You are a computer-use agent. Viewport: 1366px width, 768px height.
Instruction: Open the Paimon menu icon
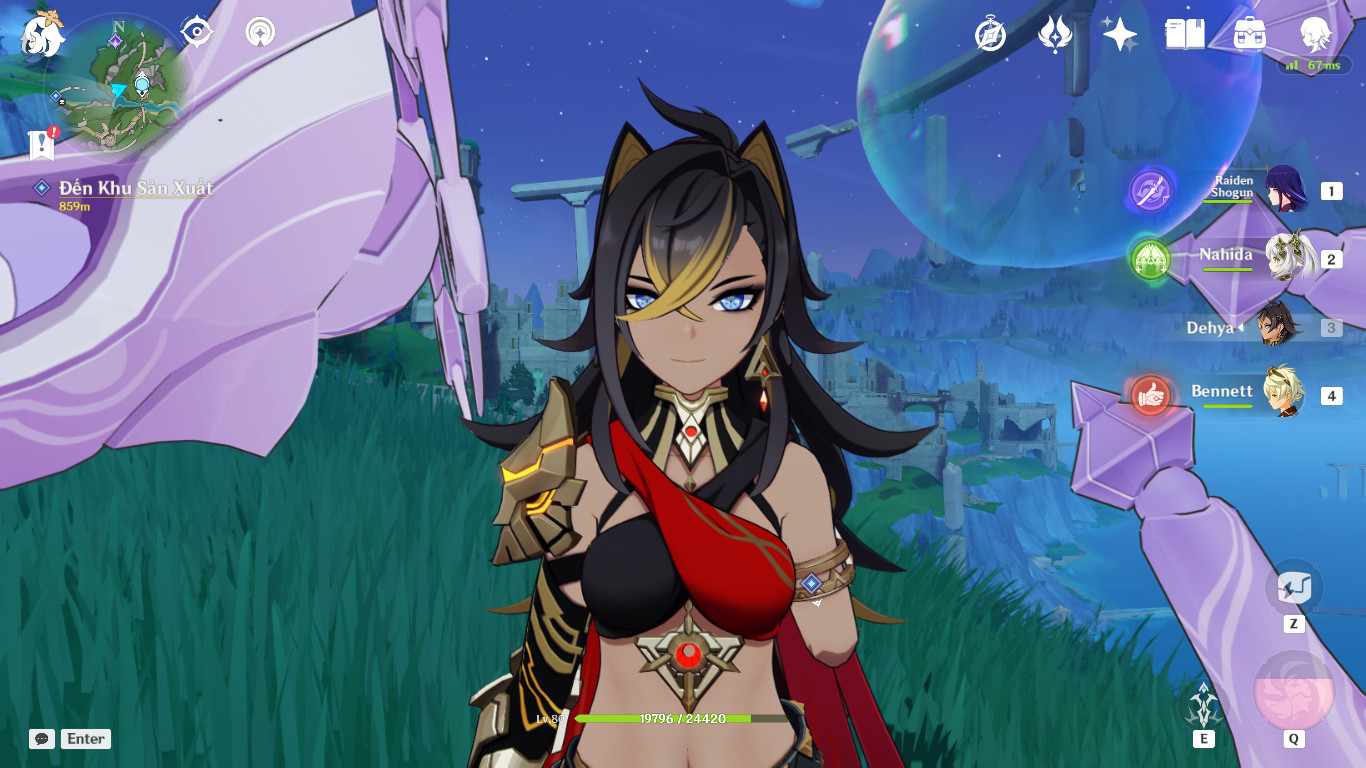(37, 37)
